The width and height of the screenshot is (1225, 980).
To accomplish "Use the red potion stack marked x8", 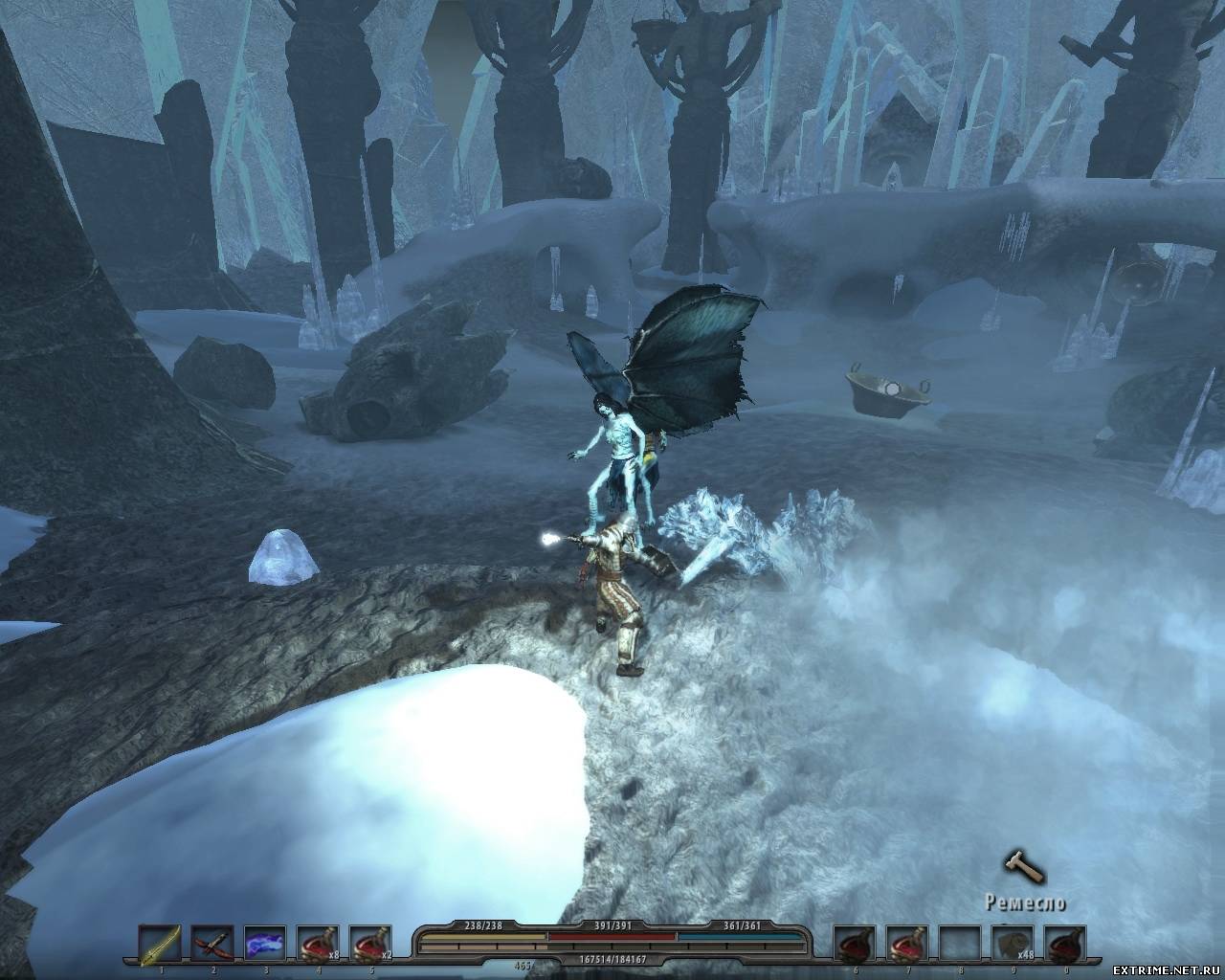I will (316, 946).
